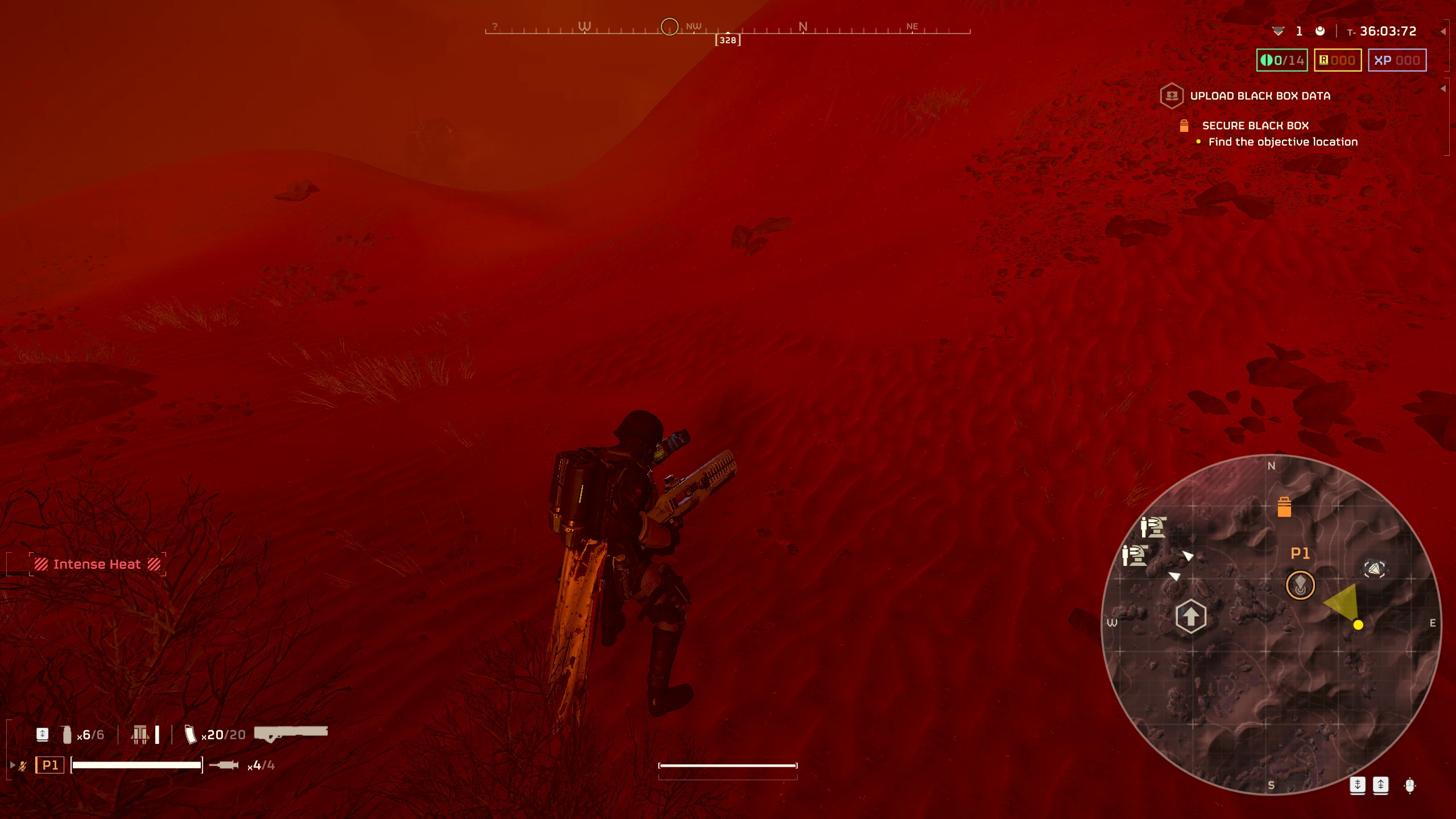Screen dimensions: 1456x819
Task: Click the P1 player tag
Action: tap(50, 766)
